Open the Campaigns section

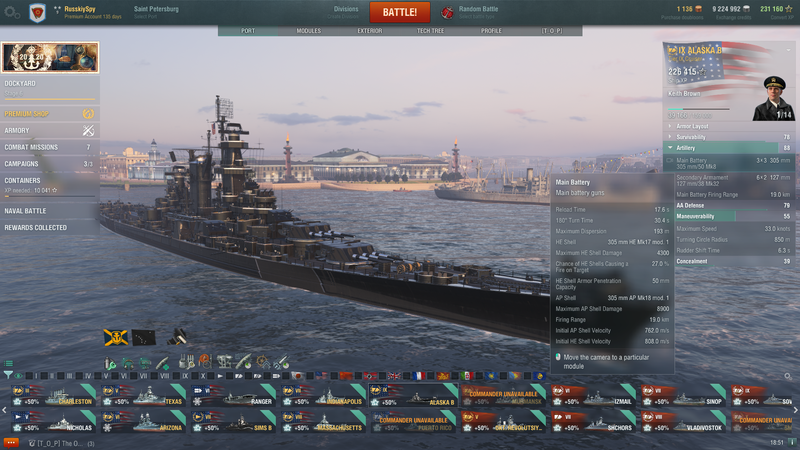point(49,163)
